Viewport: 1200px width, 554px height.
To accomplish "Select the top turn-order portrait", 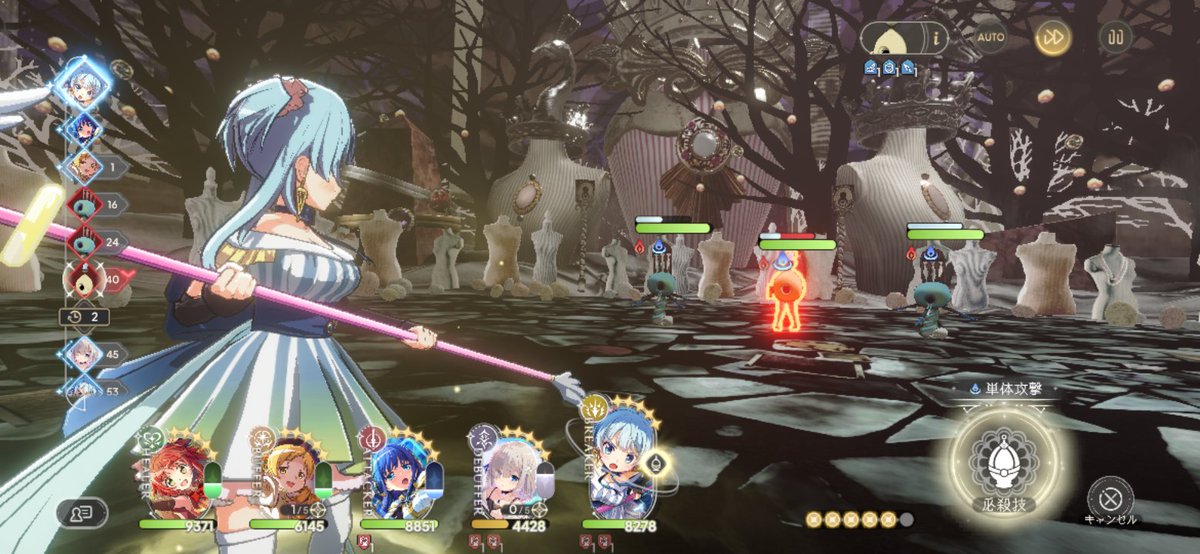I will coord(83,85).
